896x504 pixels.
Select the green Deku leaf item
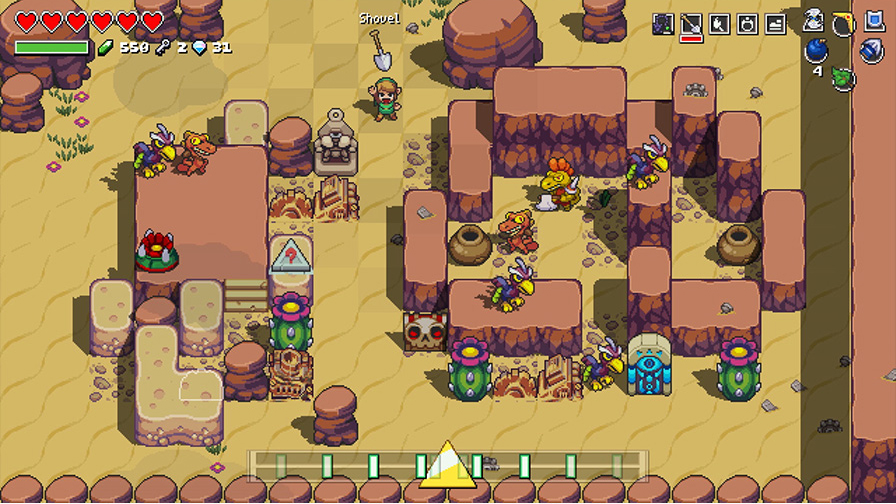pos(843,77)
